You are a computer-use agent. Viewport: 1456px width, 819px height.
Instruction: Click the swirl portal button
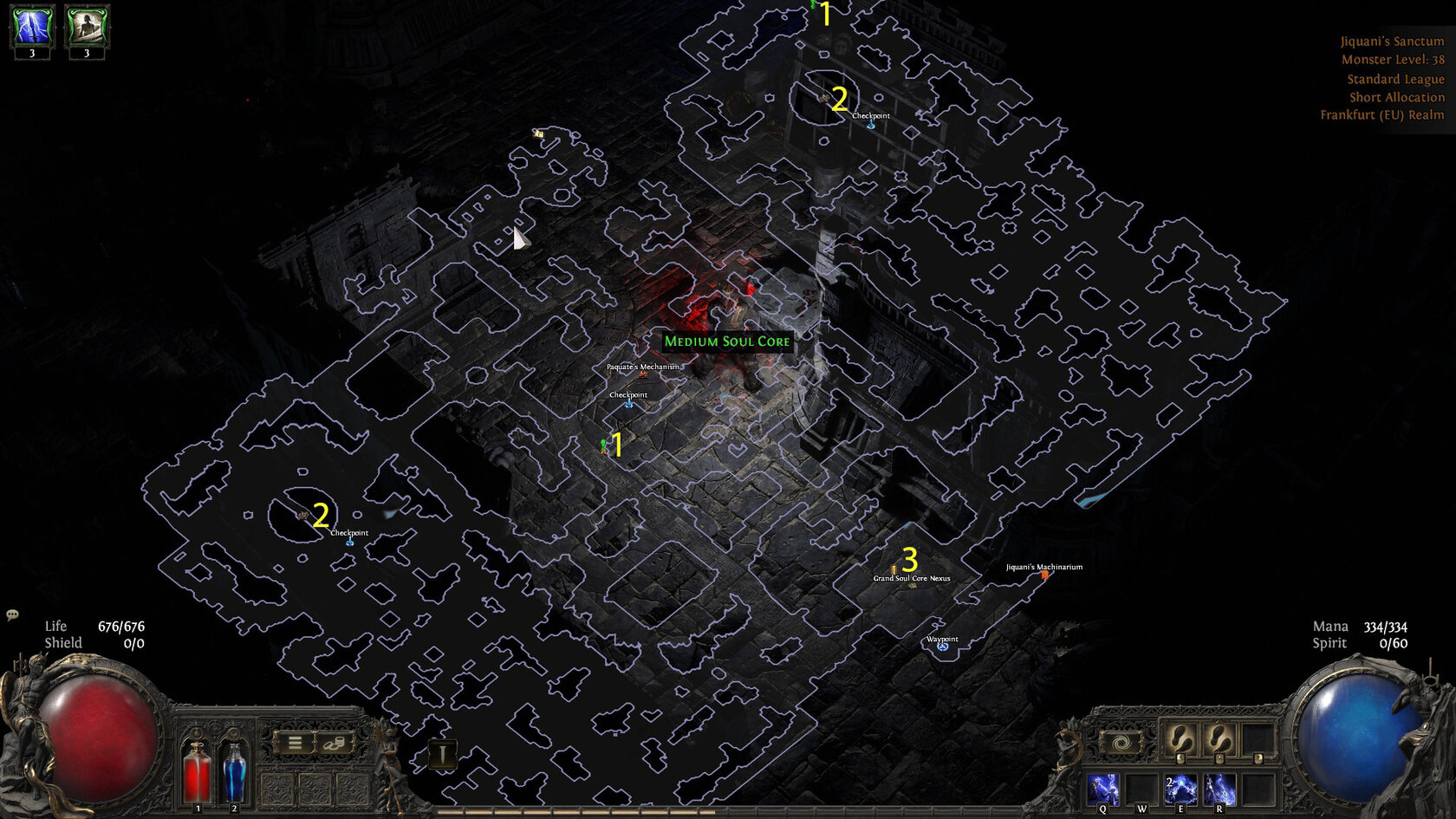click(1121, 743)
